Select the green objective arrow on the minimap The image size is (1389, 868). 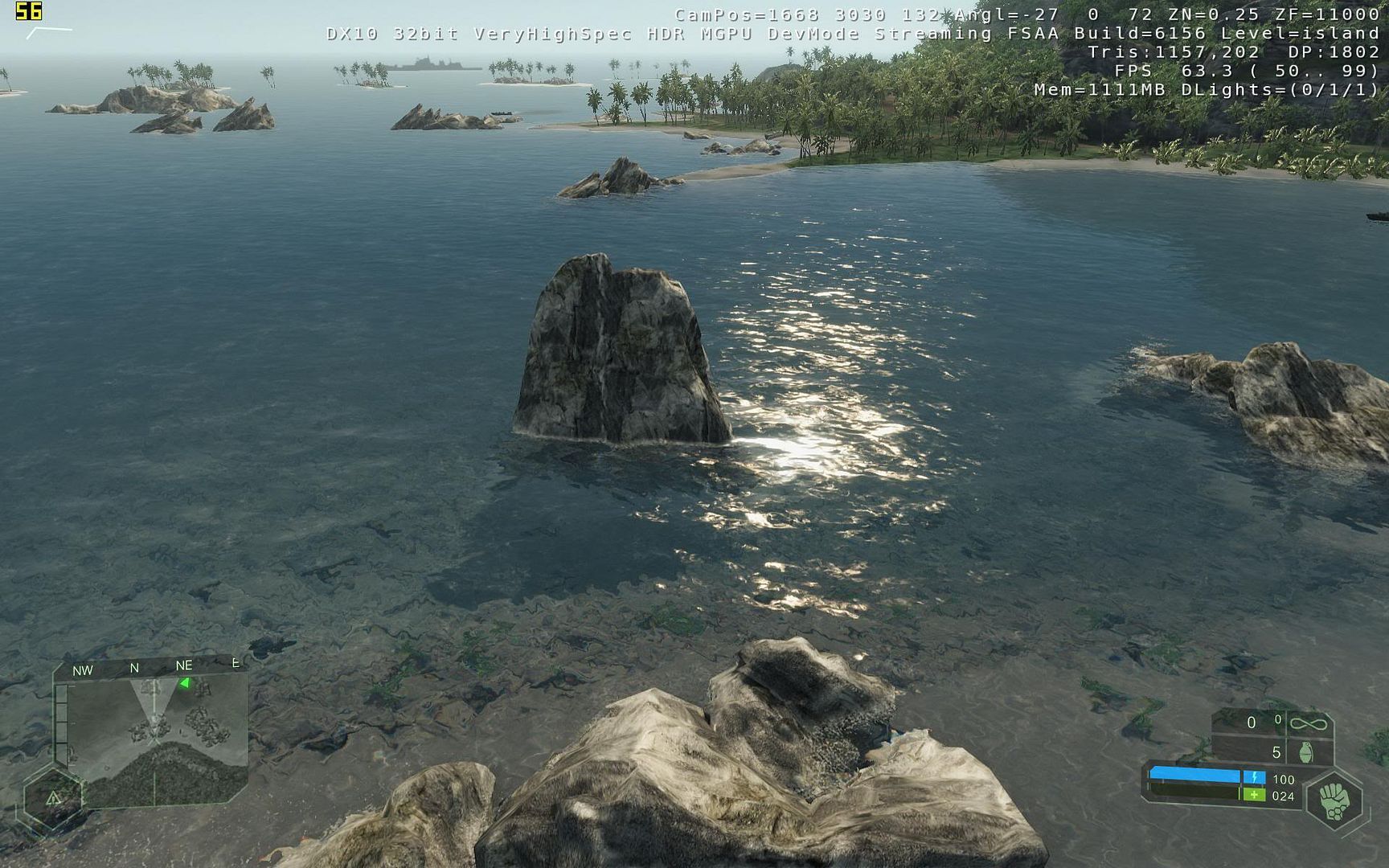[185, 683]
